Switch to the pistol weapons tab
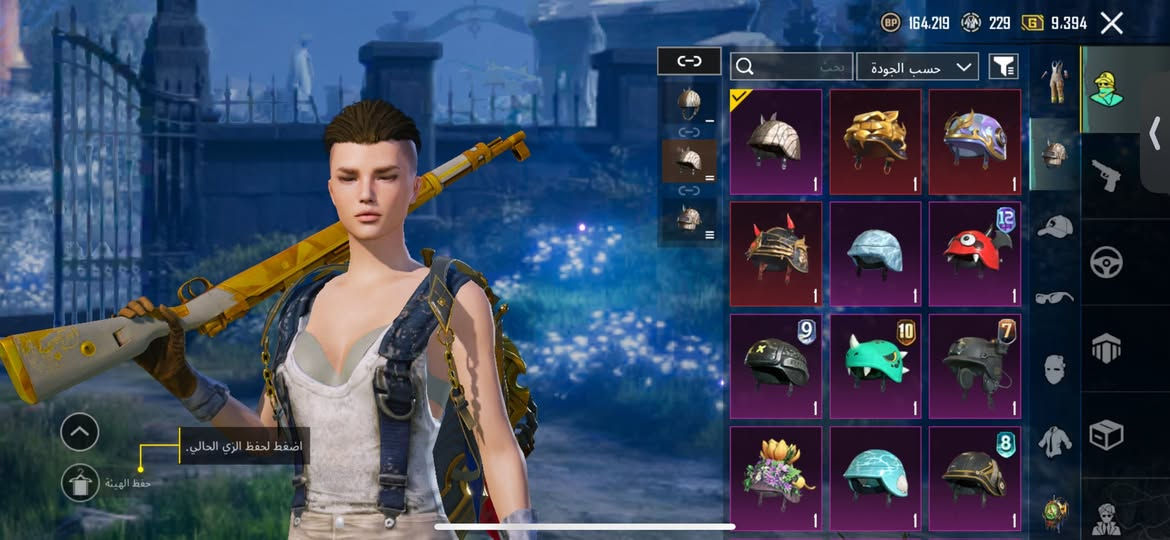 1106,175
